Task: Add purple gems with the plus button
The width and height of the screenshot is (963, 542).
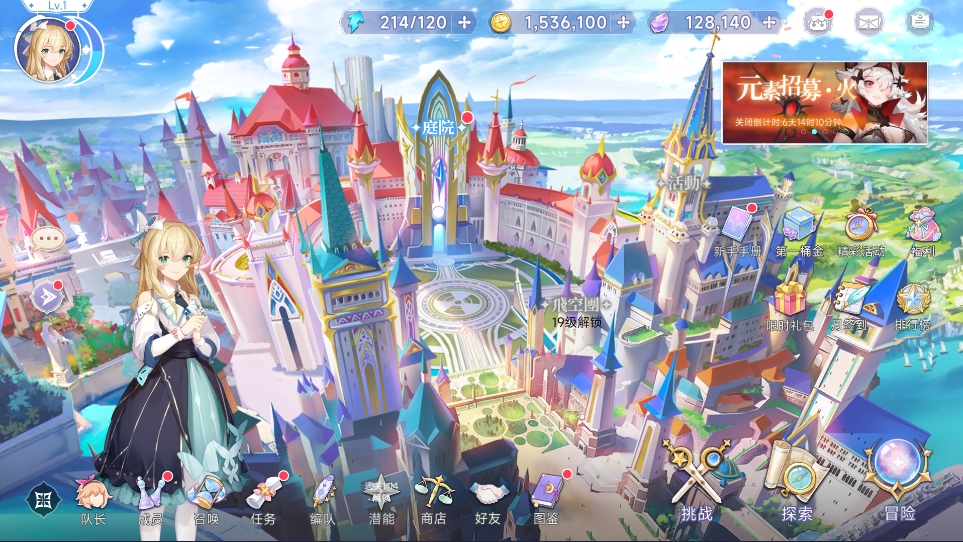Action: pos(768,22)
